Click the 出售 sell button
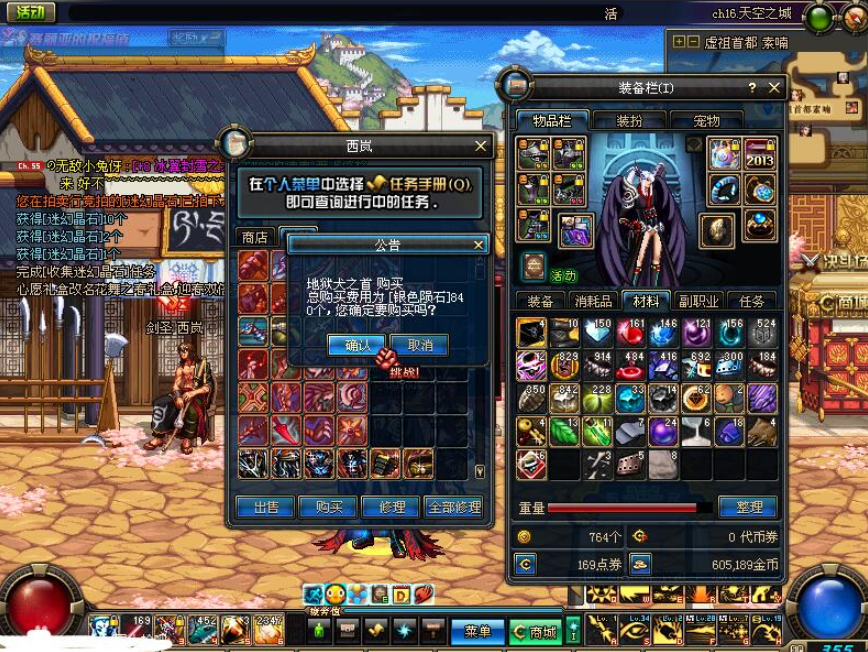Image resolution: width=868 pixels, height=652 pixels. pyautogui.click(x=266, y=507)
